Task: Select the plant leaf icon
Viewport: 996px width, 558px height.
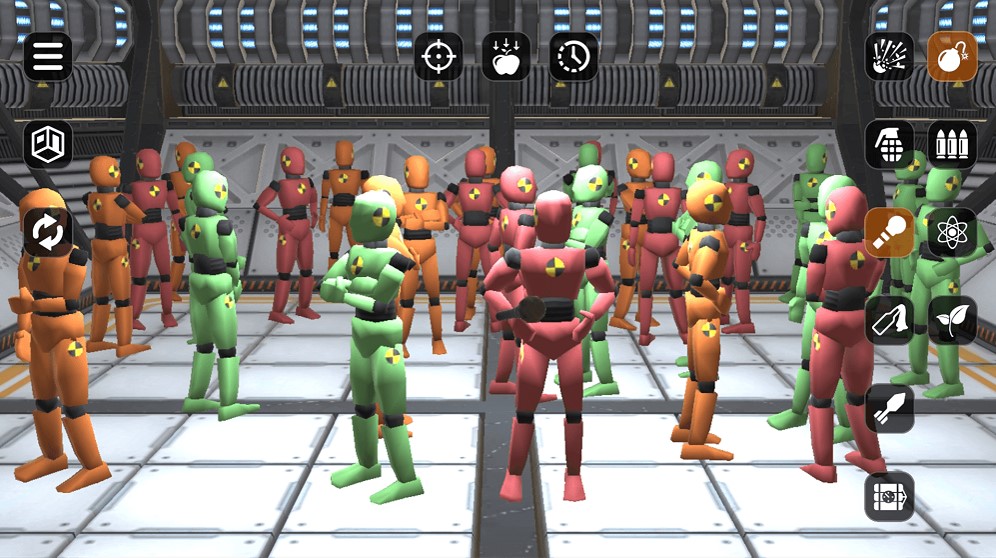Action: [952, 320]
